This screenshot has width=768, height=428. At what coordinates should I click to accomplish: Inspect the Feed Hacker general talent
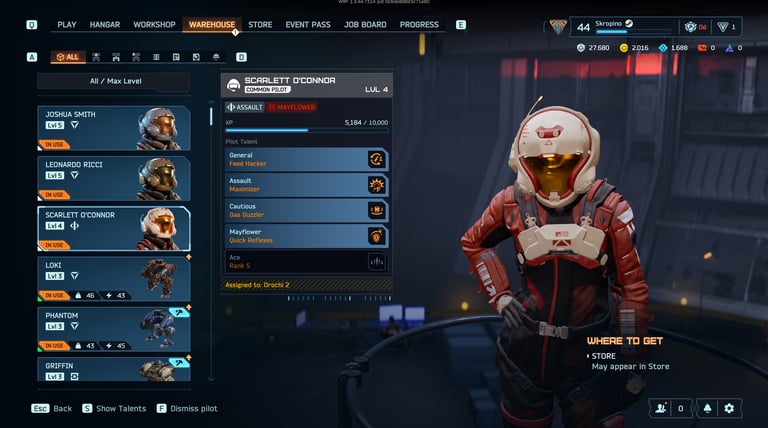(306, 159)
